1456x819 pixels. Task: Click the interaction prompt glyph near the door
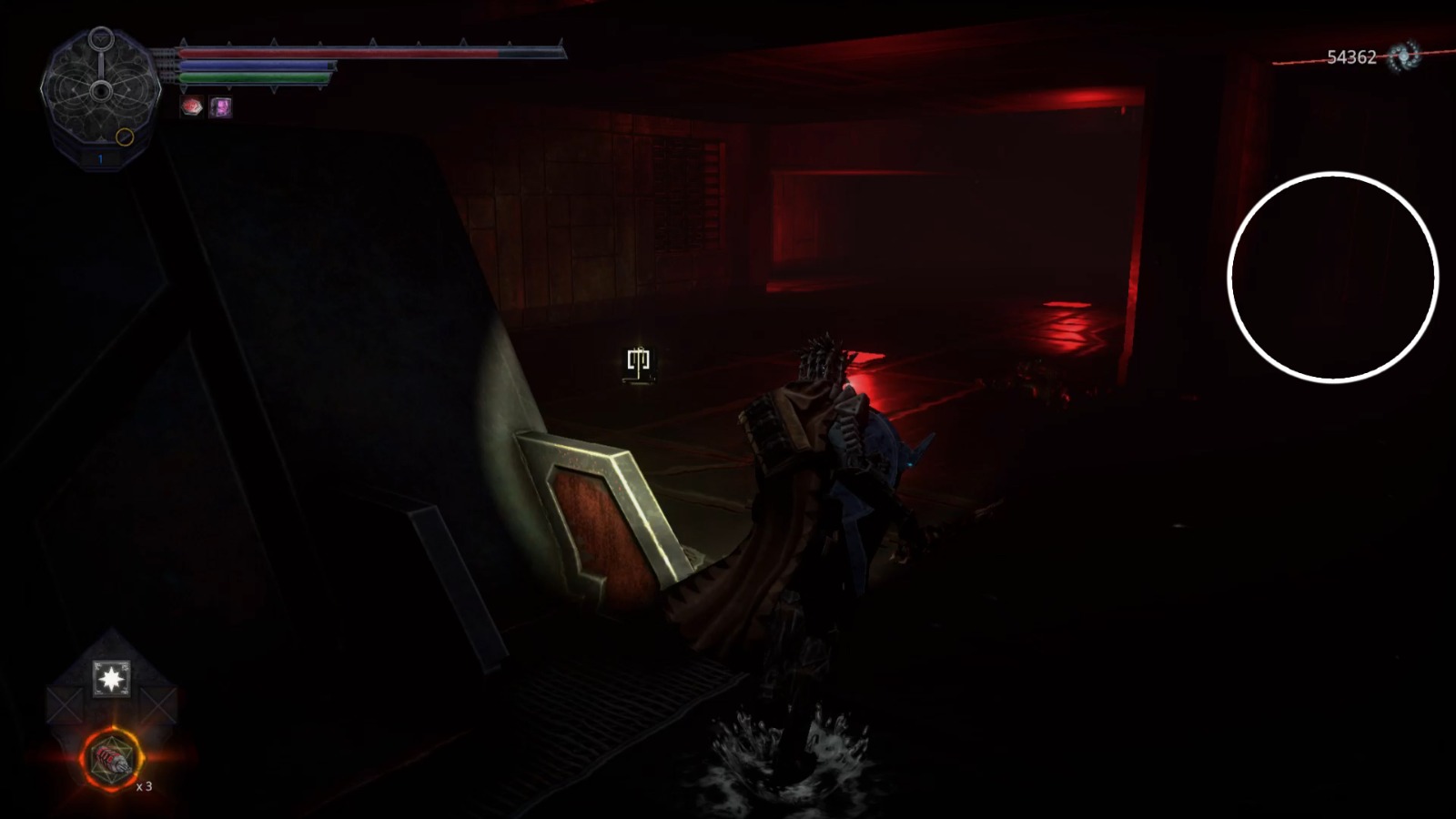pos(640,360)
